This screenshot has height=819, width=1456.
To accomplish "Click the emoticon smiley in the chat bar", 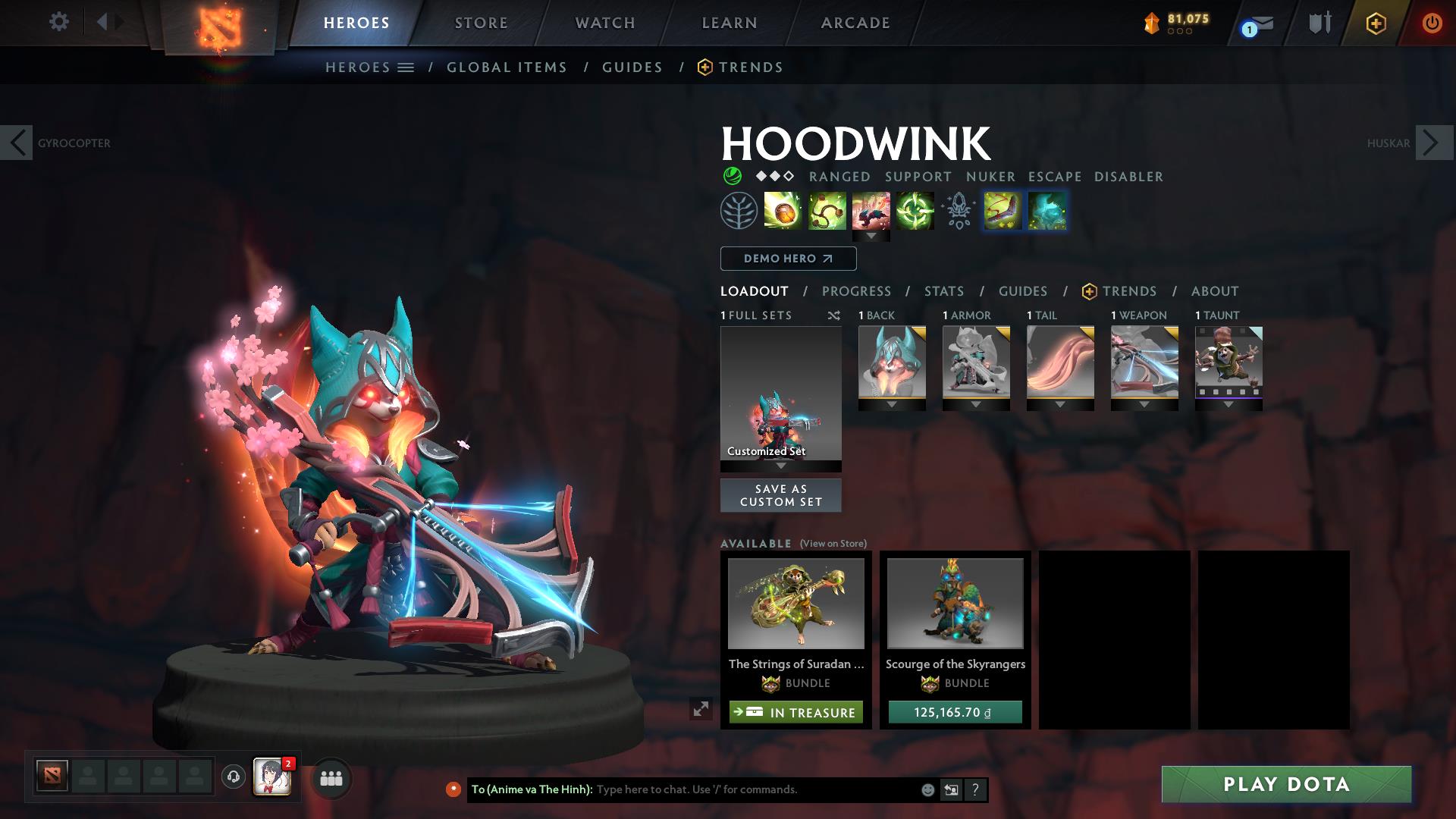I will point(927,789).
